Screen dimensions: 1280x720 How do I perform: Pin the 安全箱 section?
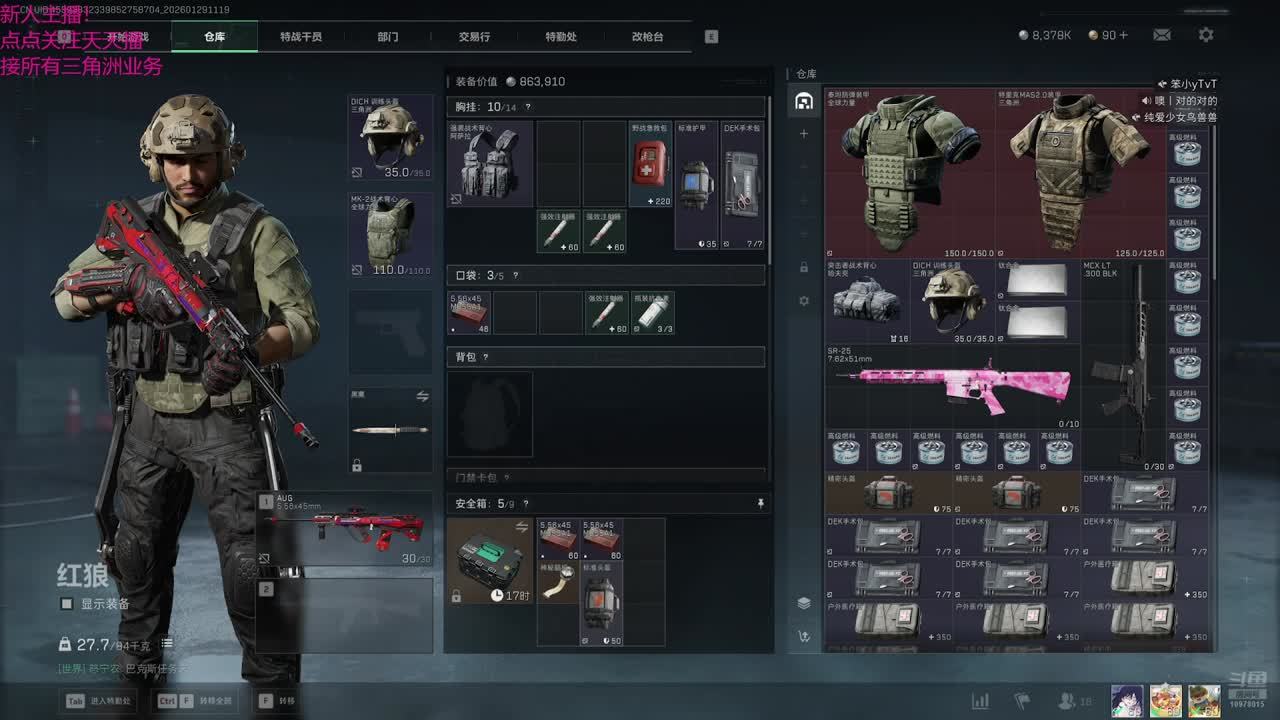(760, 504)
